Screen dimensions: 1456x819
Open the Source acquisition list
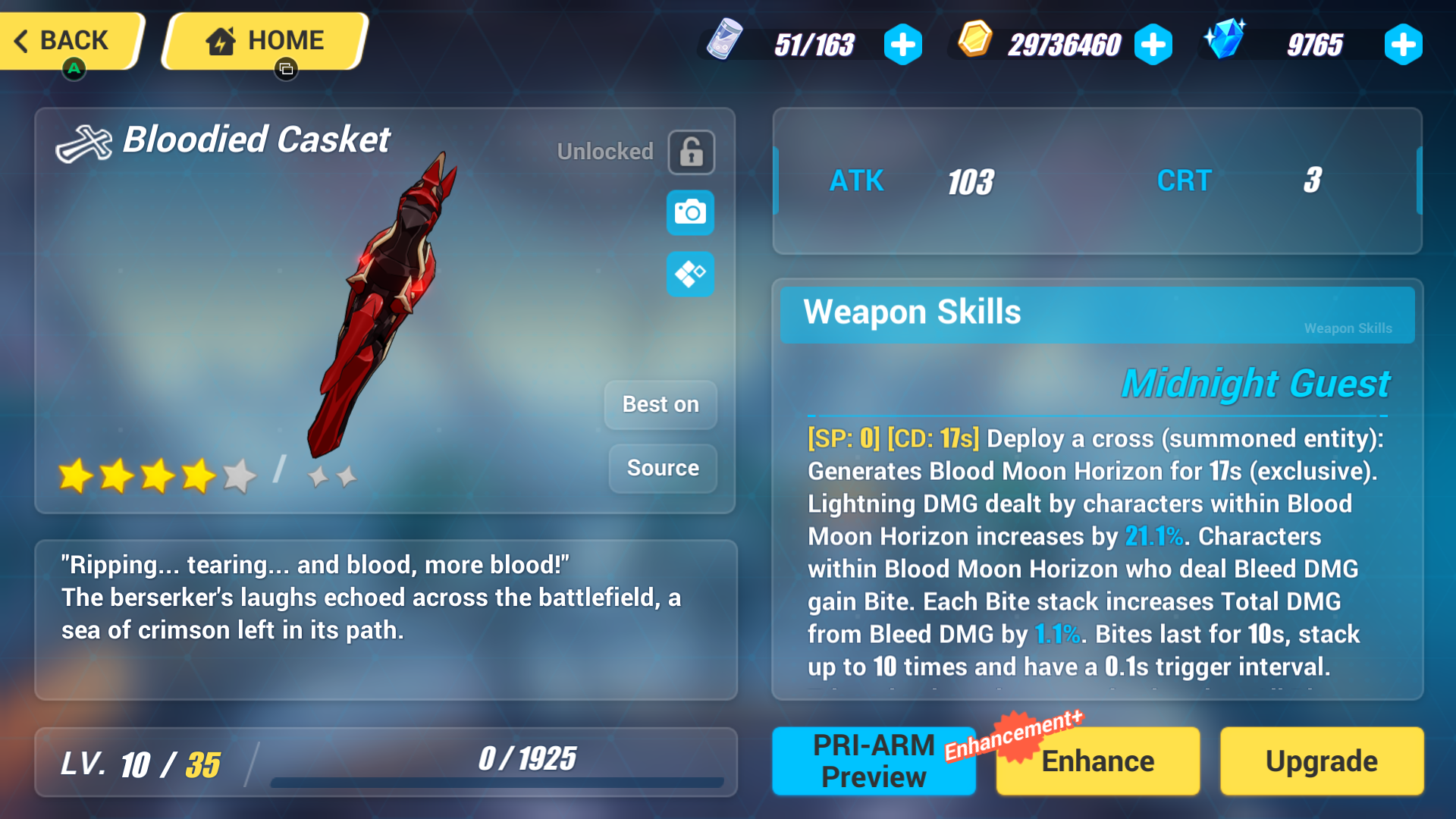661,468
